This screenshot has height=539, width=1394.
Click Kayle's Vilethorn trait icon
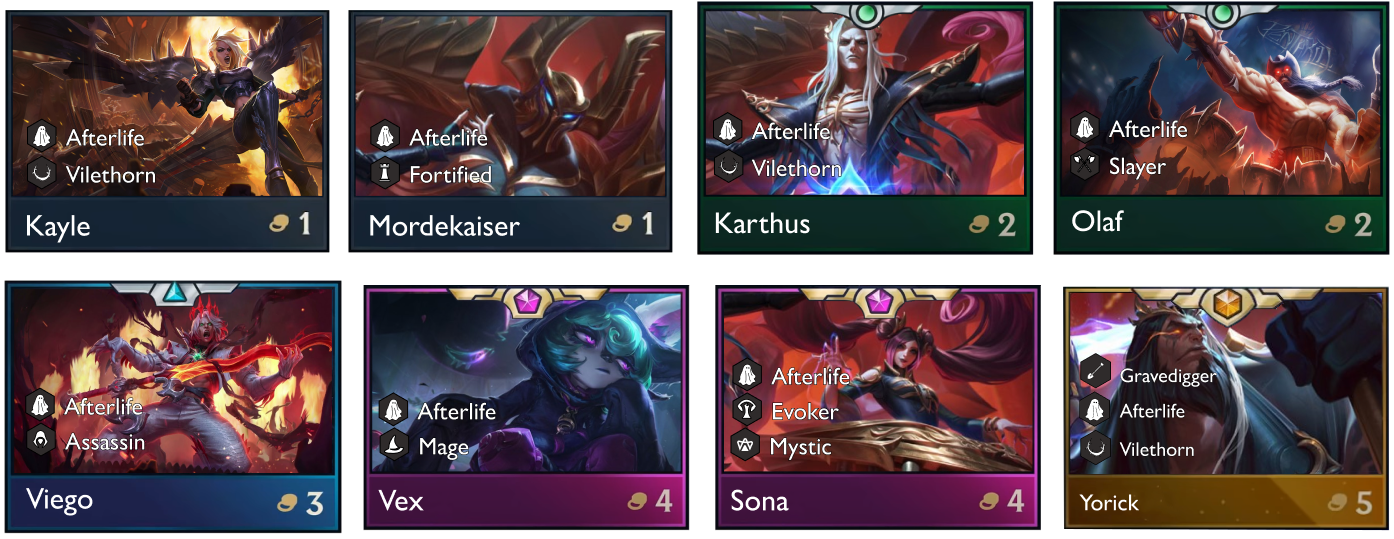pos(42,174)
